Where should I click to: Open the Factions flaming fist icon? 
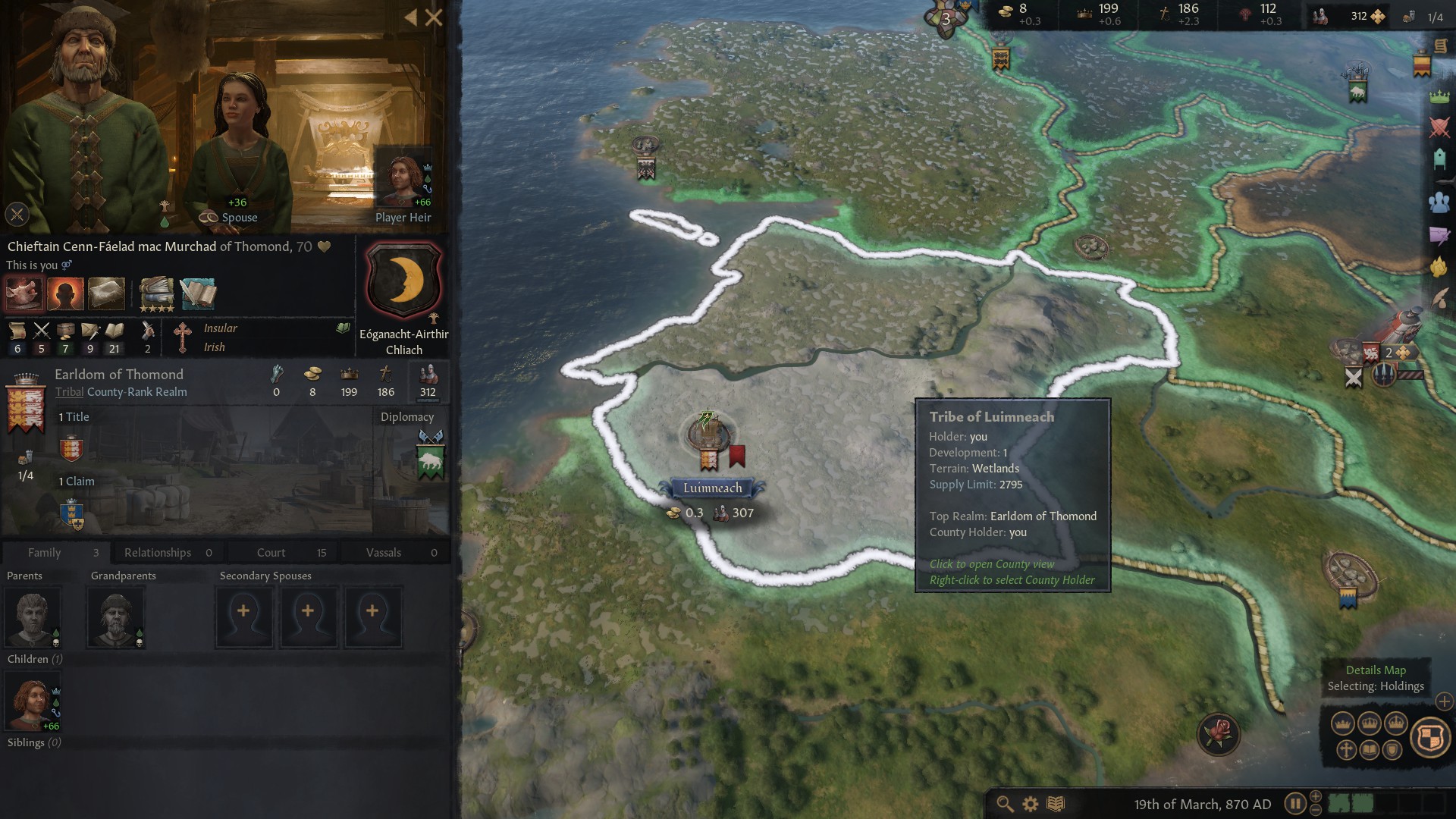click(1439, 267)
